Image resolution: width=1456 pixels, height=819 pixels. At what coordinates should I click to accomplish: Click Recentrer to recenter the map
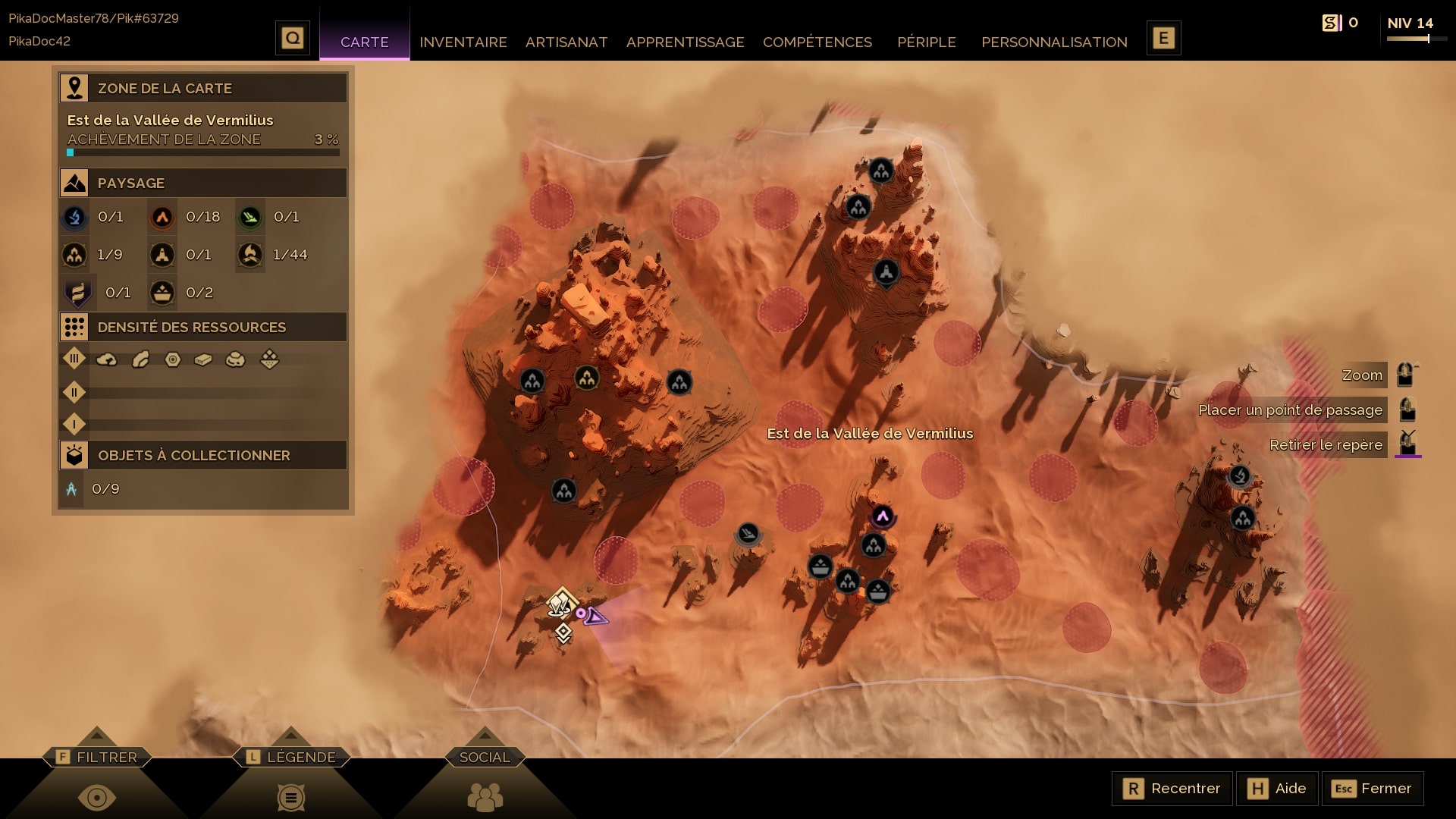click(1172, 789)
